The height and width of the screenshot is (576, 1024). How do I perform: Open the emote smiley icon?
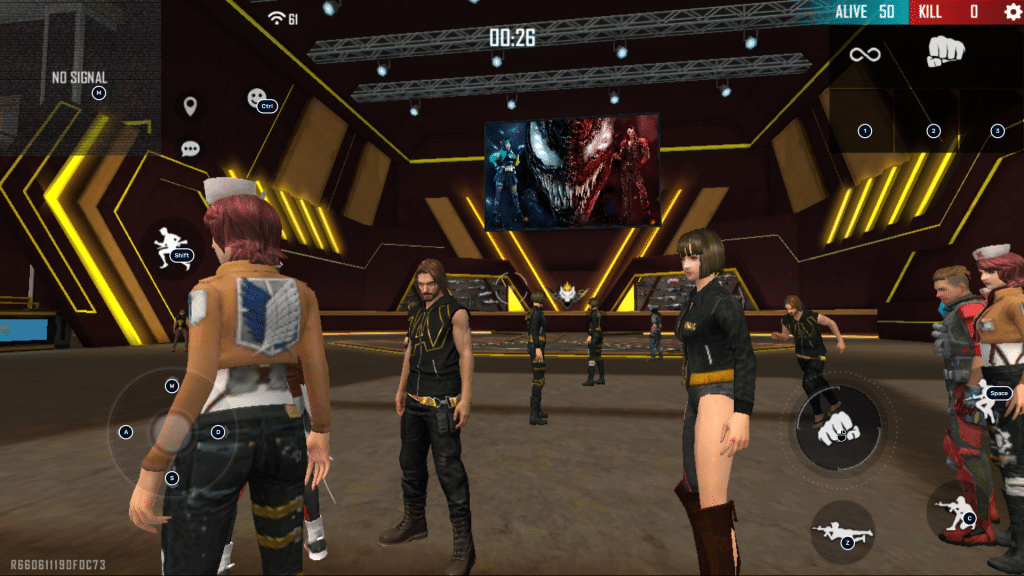point(257,98)
